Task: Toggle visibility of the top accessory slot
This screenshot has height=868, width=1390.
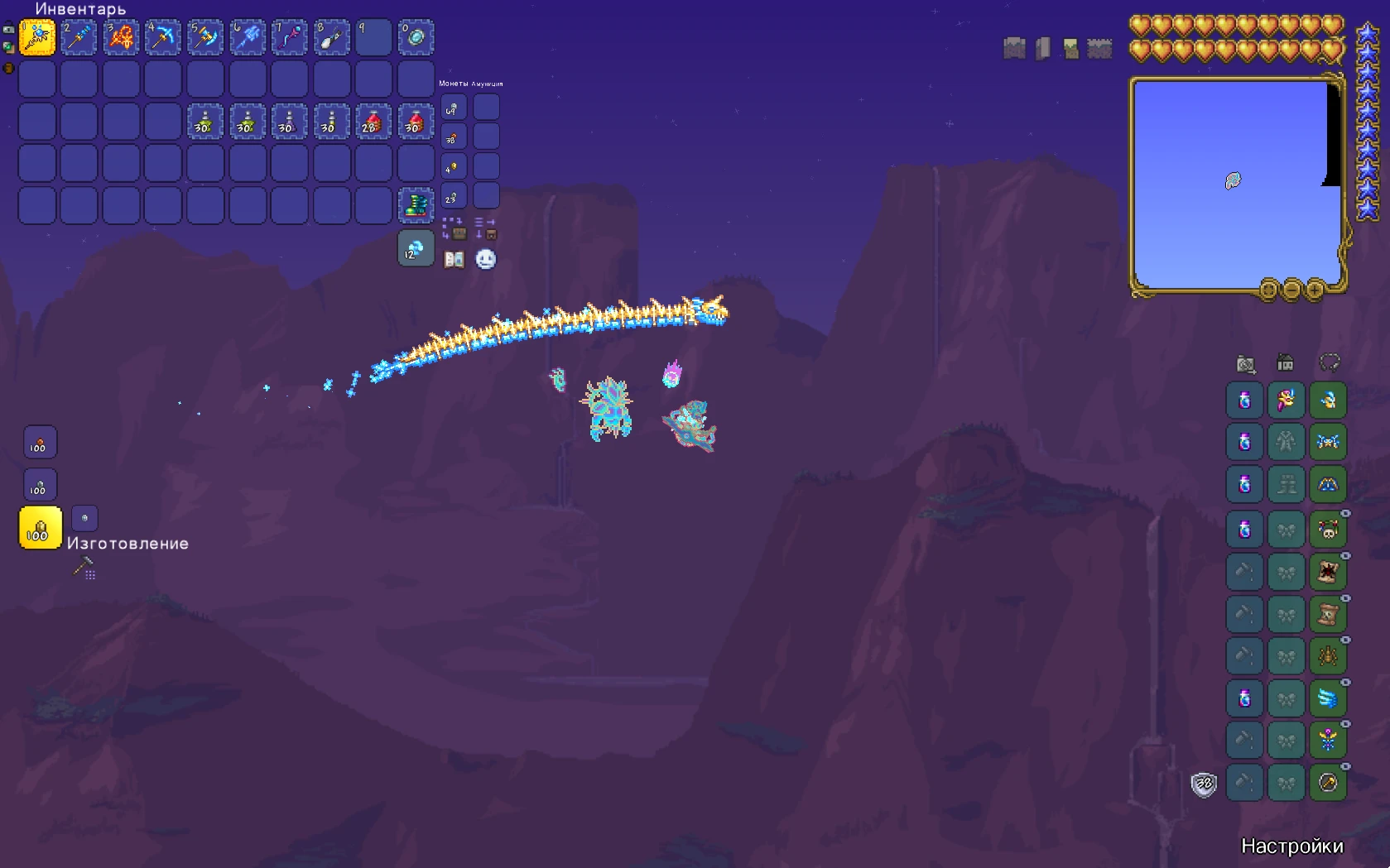Action: click(1345, 511)
